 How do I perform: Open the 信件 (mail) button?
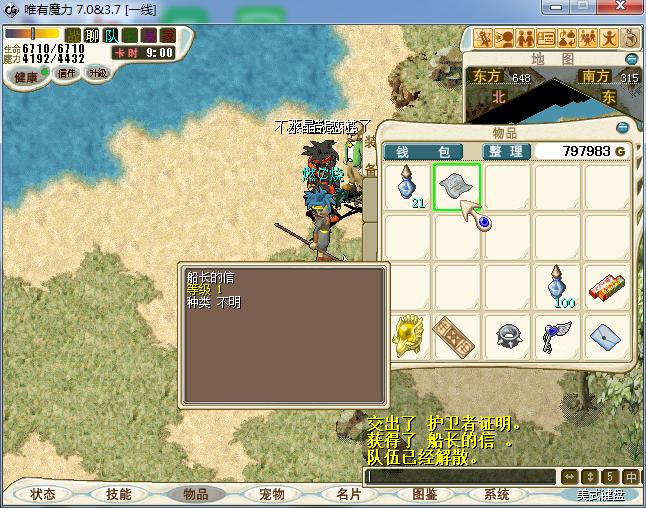(x=67, y=73)
